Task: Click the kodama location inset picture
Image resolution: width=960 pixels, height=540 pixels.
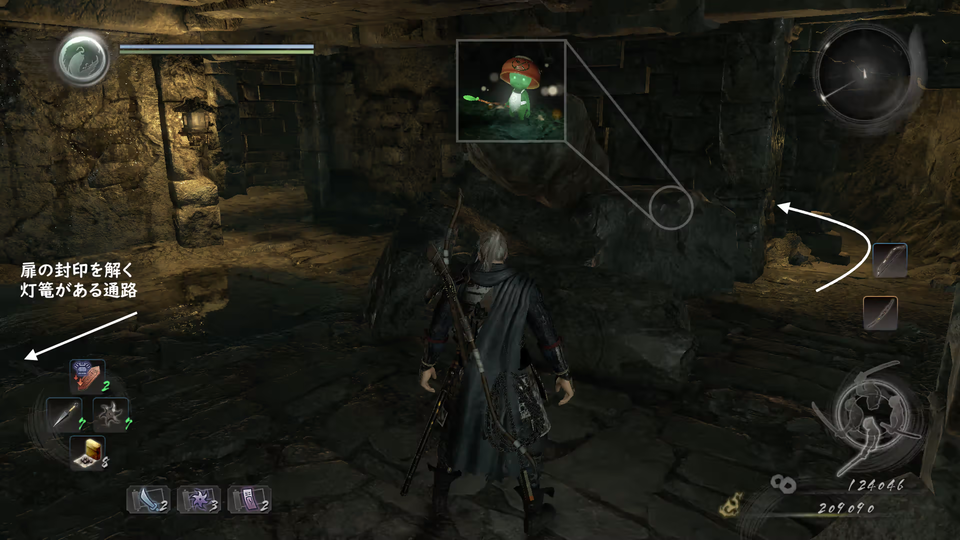Action: coord(512,90)
